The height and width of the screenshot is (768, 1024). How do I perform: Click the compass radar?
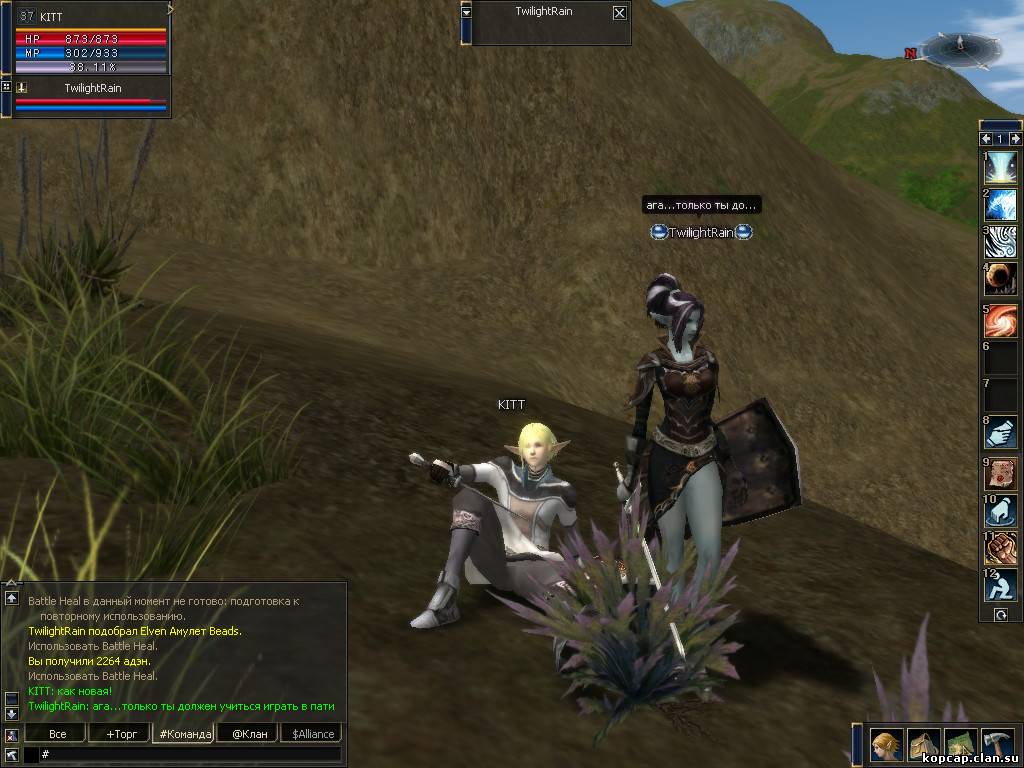pyautogui.click(x=960, y=48)
